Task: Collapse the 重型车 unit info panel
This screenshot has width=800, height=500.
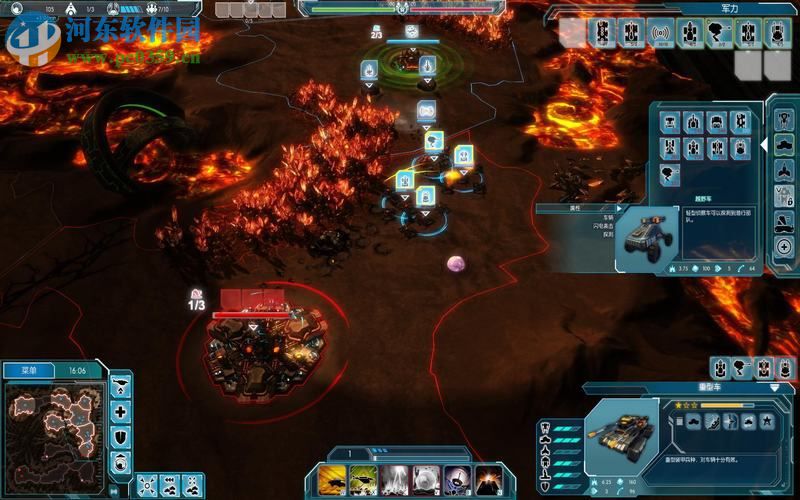Action: pos(775,387)
